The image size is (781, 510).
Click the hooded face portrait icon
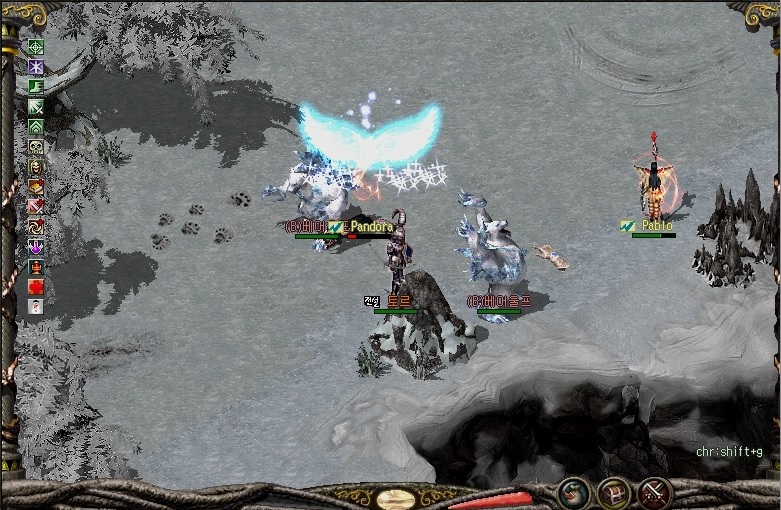click(x=36, y=167)
